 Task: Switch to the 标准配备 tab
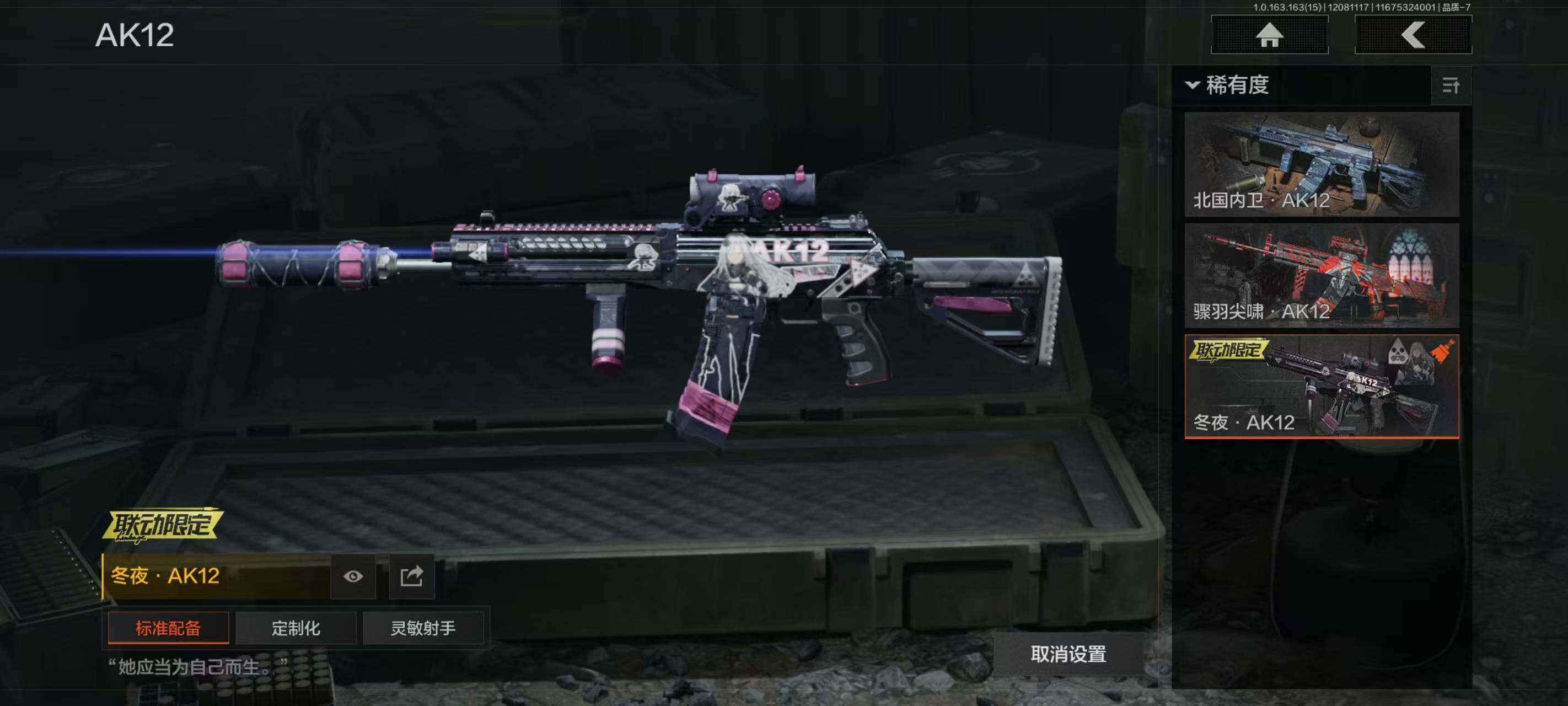(168, 628)
